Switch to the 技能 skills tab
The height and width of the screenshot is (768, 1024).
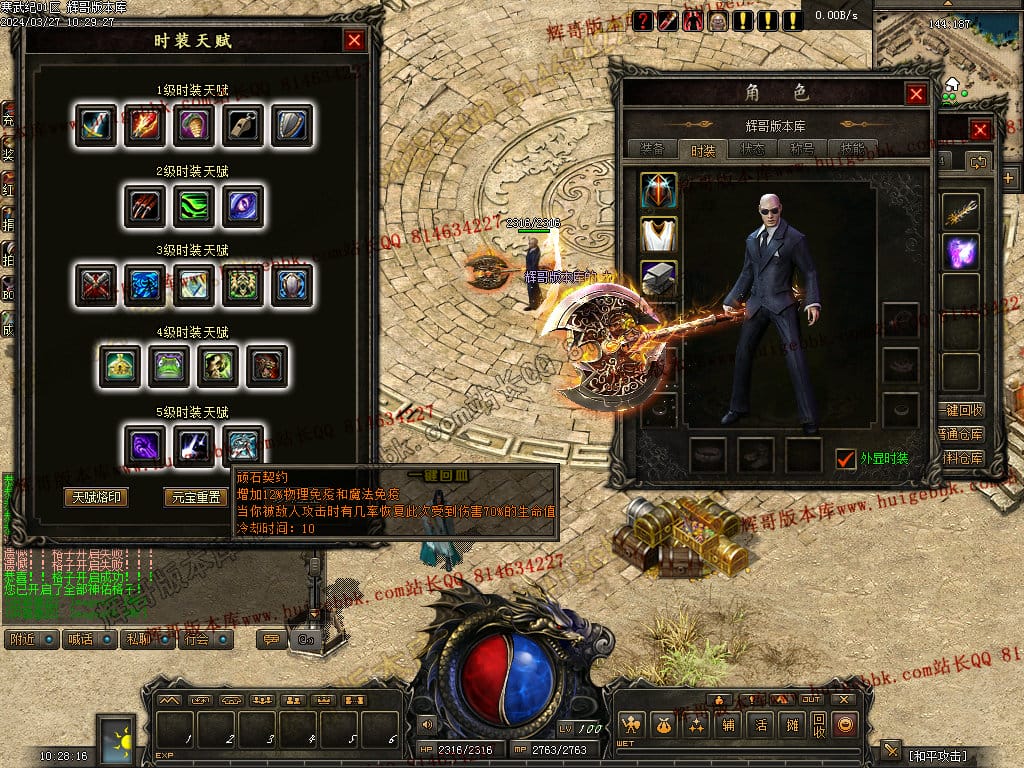pos(853,149)
